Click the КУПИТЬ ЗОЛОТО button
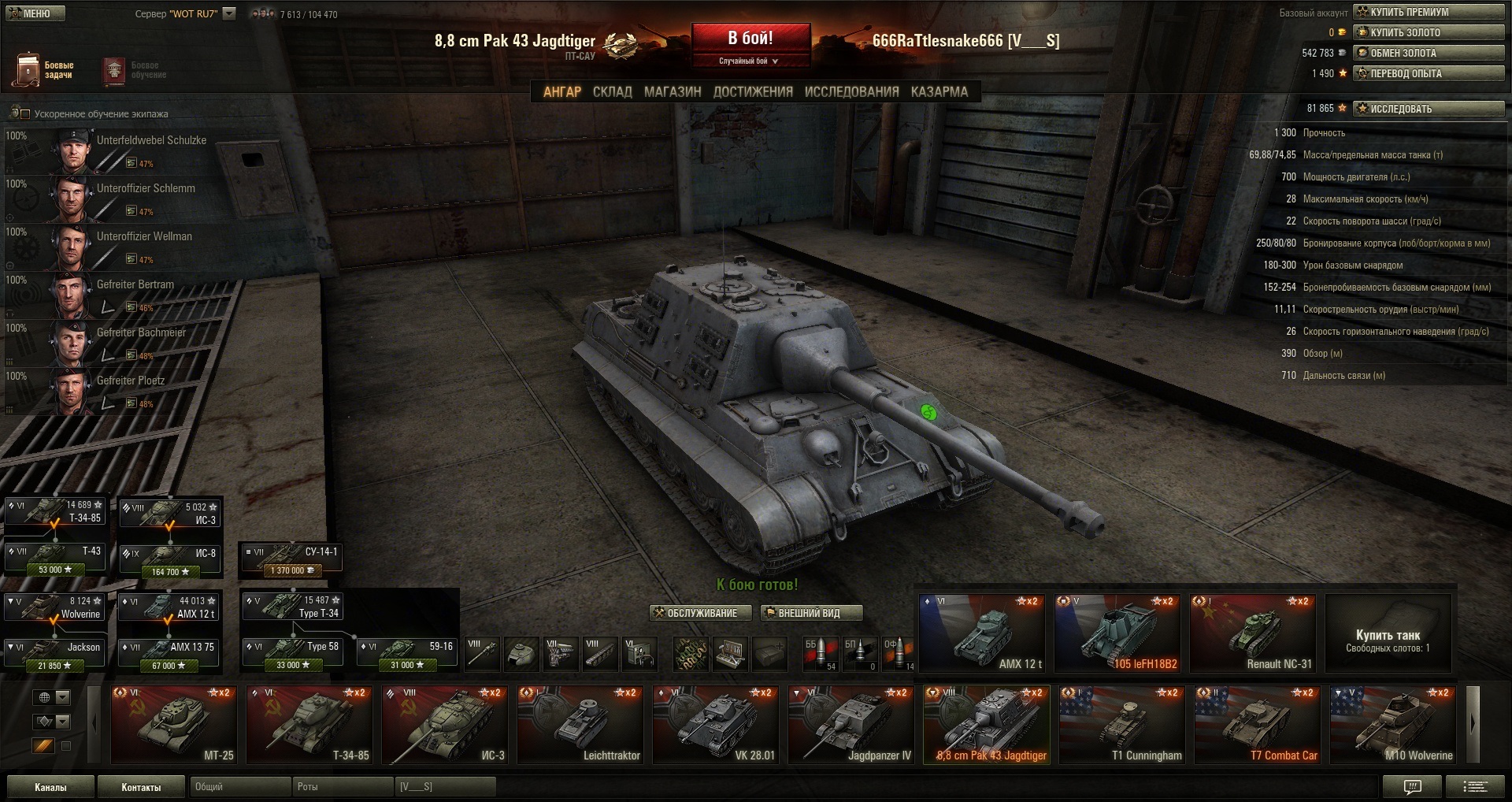This screenshot has width=1512, height=802. [1429, 32]
